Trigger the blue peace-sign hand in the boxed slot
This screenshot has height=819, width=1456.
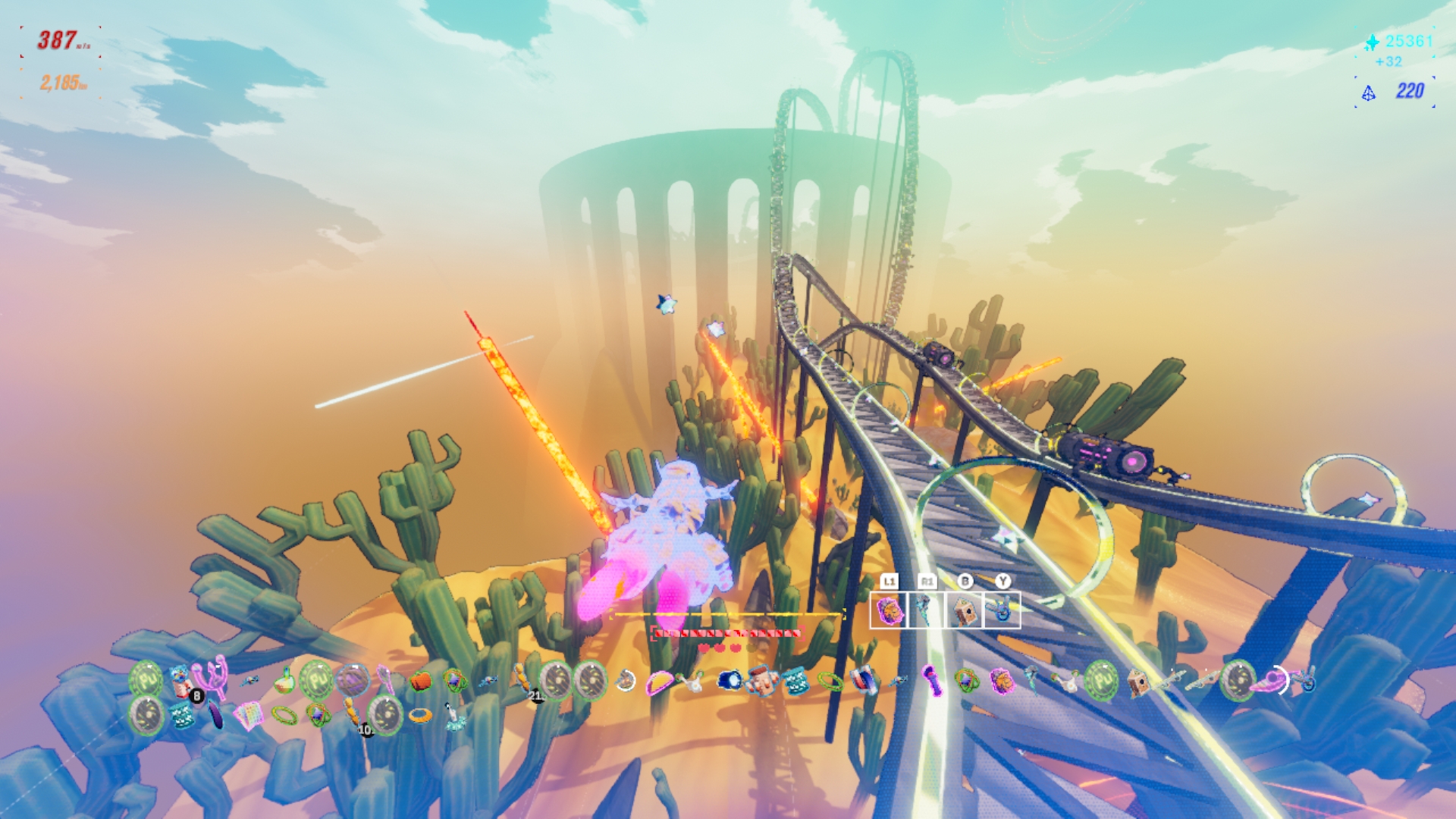pyautogui.click(x=1002, y=610)
